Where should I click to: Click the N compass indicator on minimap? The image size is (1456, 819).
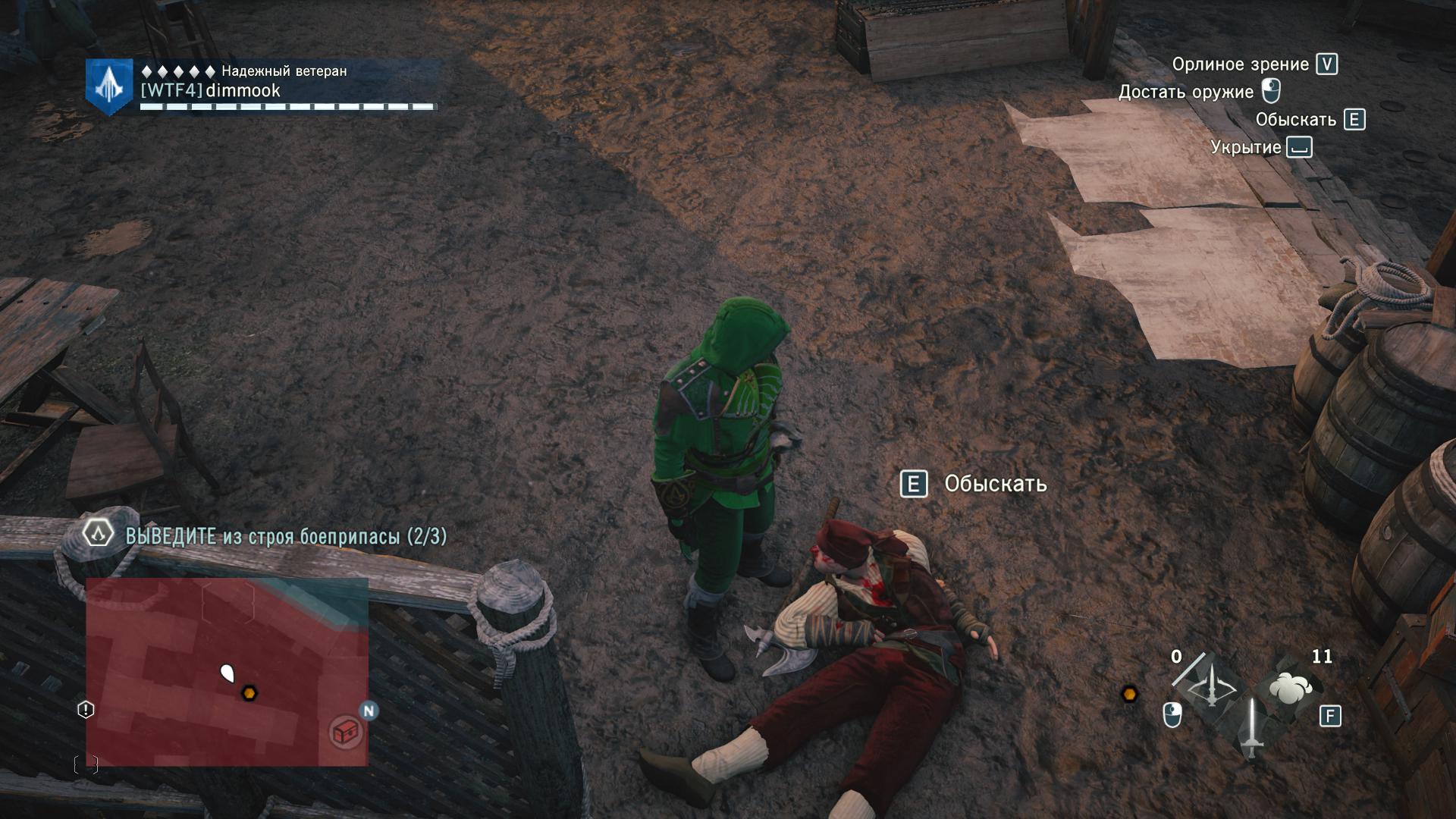(x=369, y=711)
